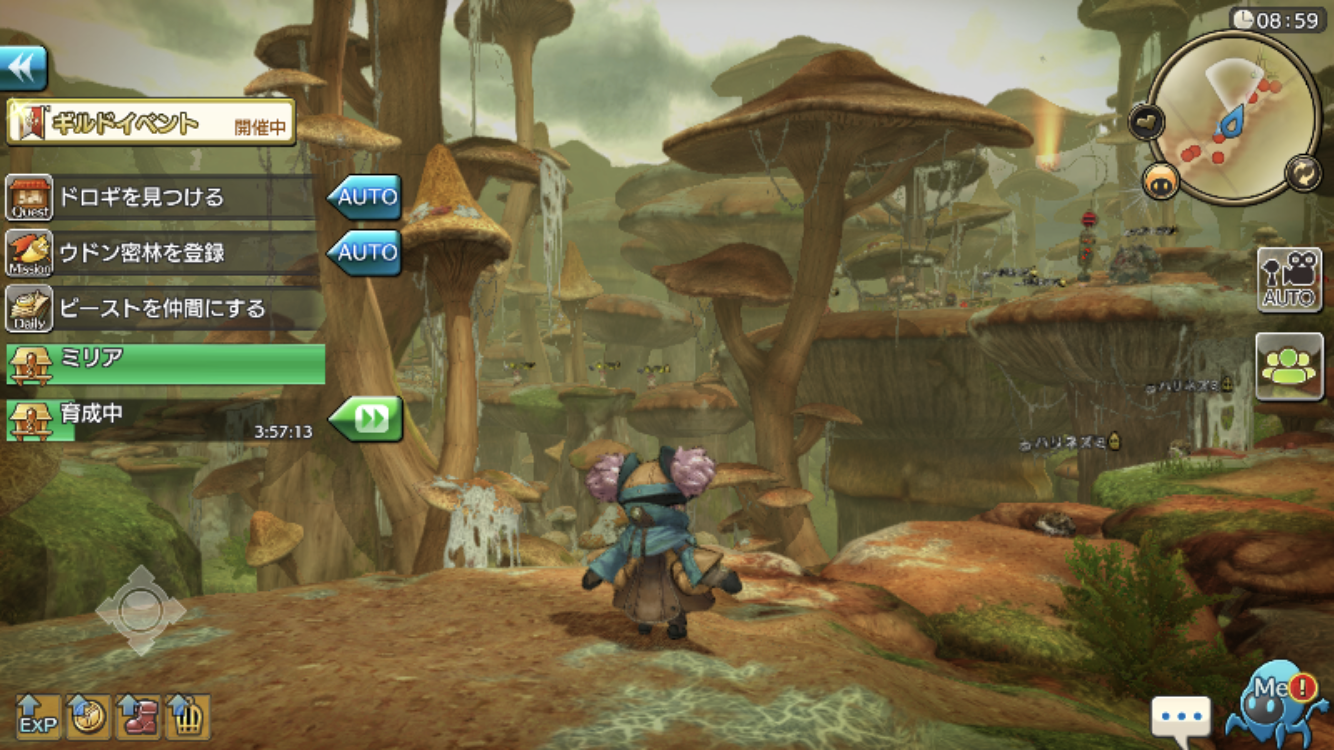This screenshot has height=750, width=1334.
Task: Tap the green fast-forward speed-up button
Action: 366,419
